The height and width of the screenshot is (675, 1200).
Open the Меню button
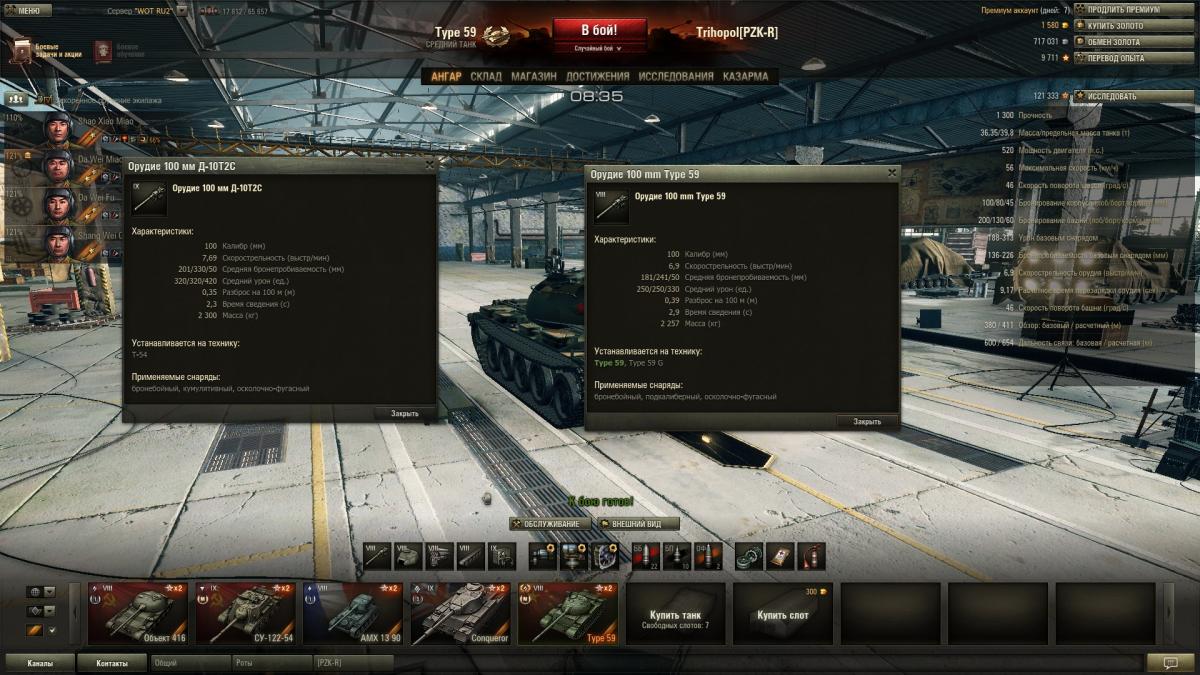click(28, 10)
